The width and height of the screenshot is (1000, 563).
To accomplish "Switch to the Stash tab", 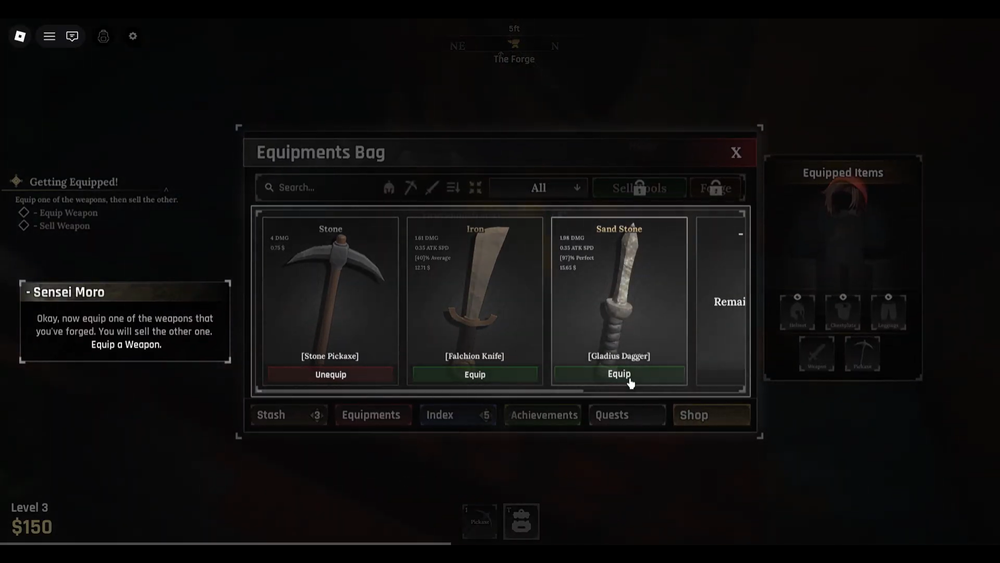I will [x=289, y=415].
